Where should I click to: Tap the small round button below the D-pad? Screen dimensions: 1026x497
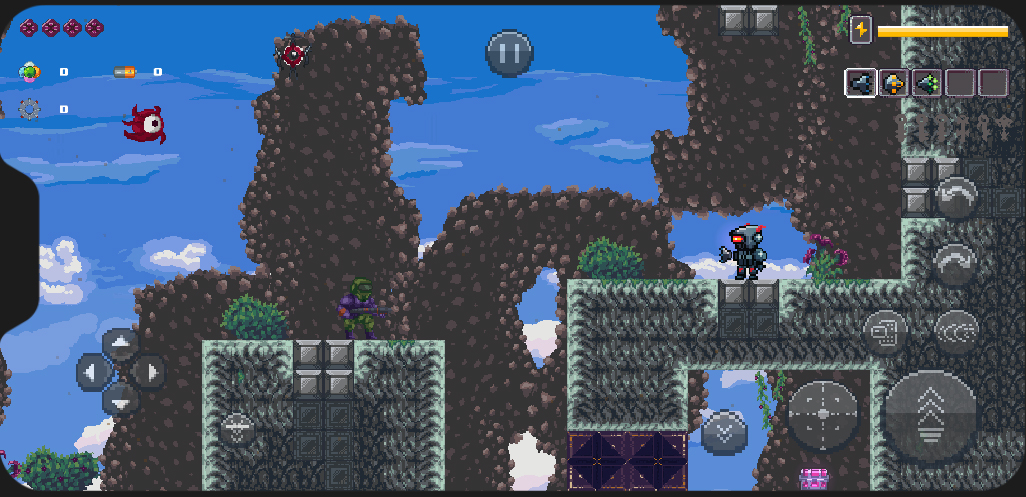[x=237, y=428]
